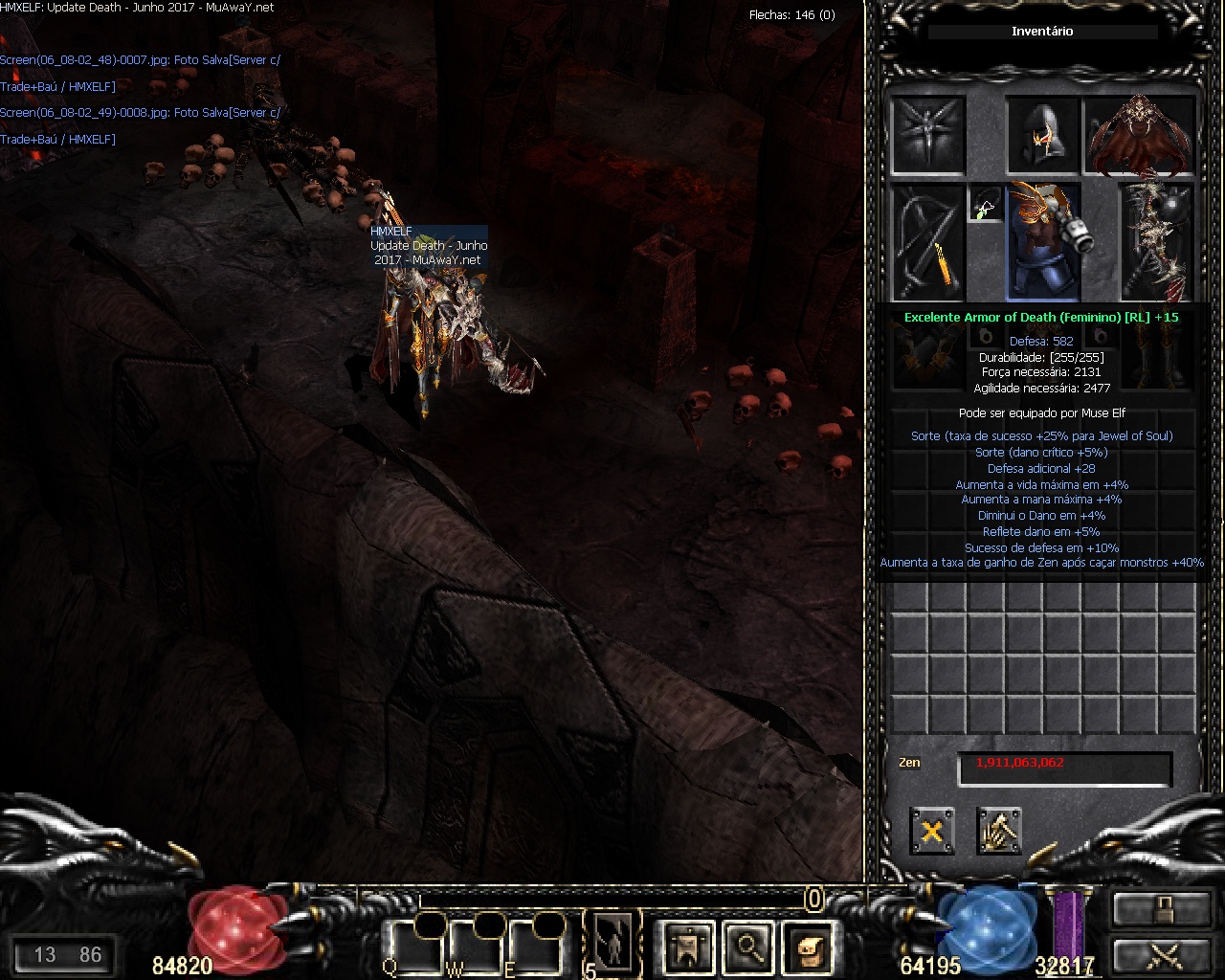1225x980 pixels.
Task: Select the arrows in the left weapon slot
Action: pyautogui.click(x=927, y=241)
